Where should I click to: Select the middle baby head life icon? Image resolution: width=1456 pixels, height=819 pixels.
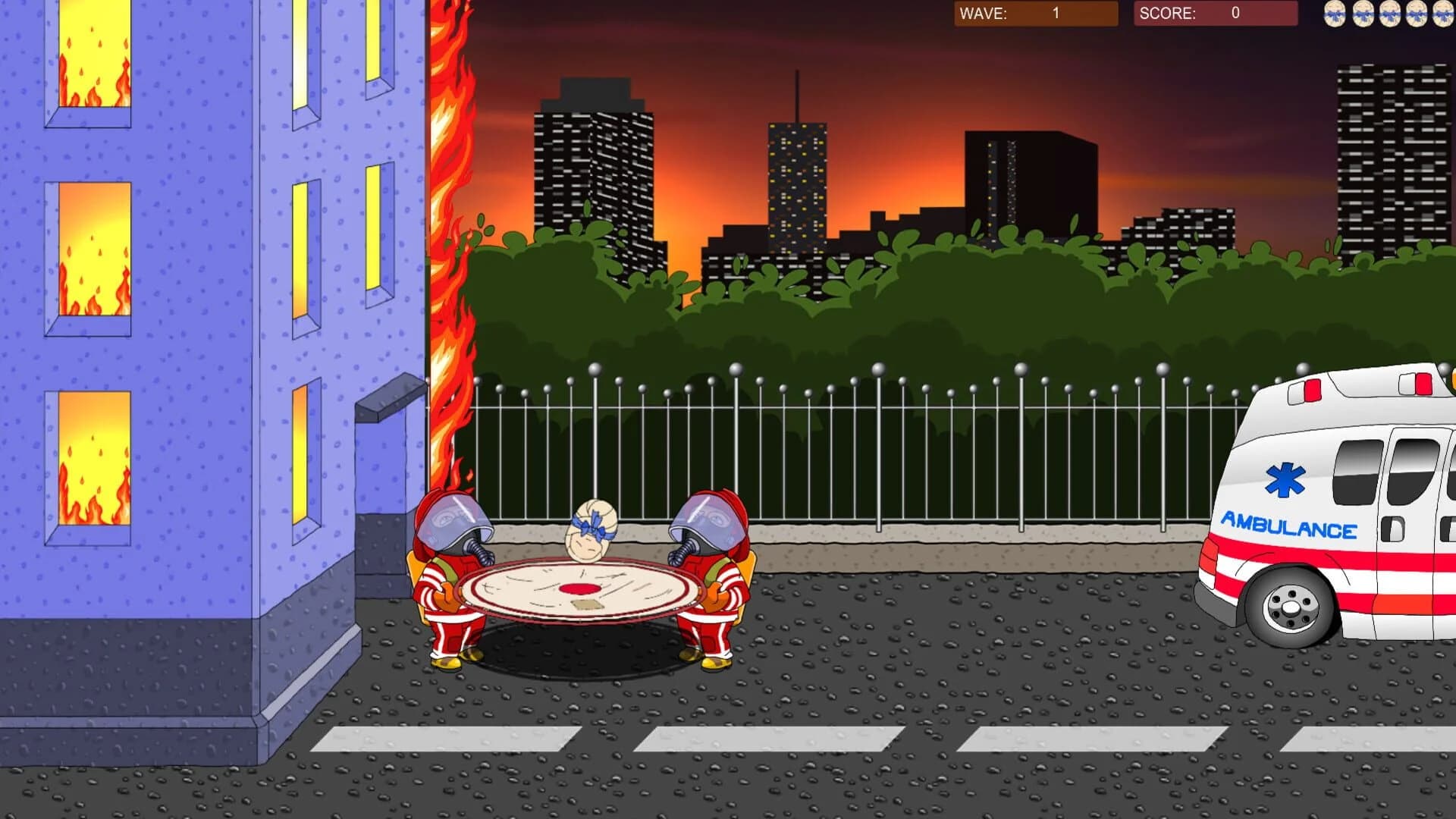click(1389, 14)
